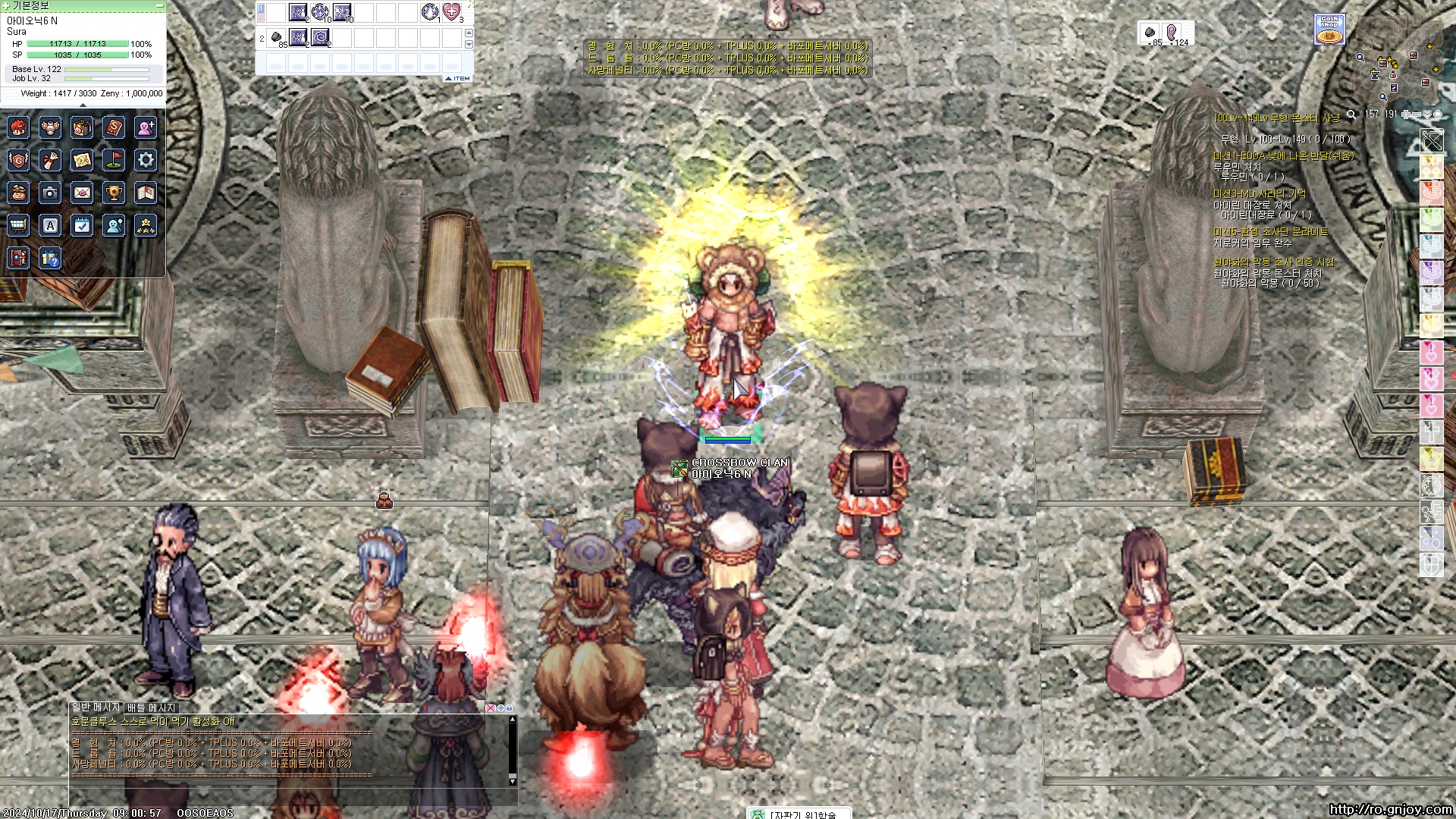Click the camera screenshot icon
The height and width of the screenshot is (819, 1456).
point(50,193)
